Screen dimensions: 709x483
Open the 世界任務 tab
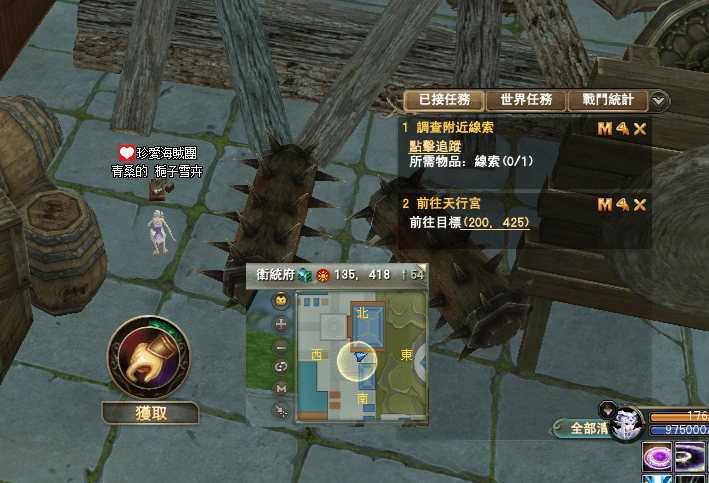pyautogui.click(x=526, y=100)
